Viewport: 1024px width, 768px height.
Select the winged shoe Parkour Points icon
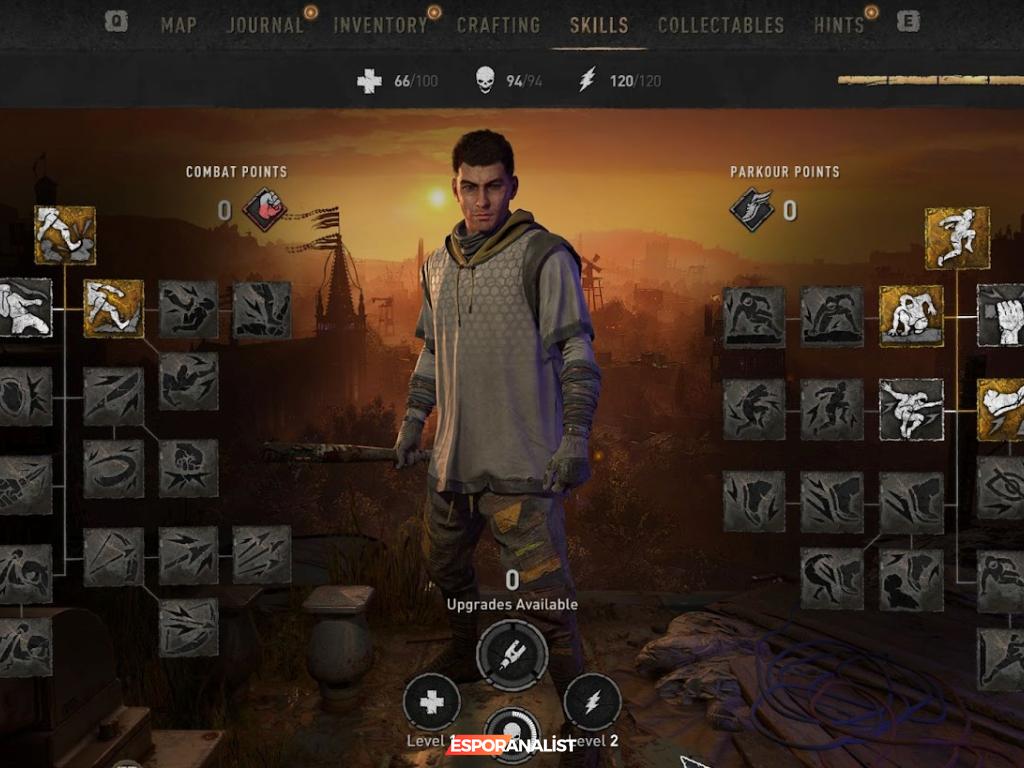[752, 210]
